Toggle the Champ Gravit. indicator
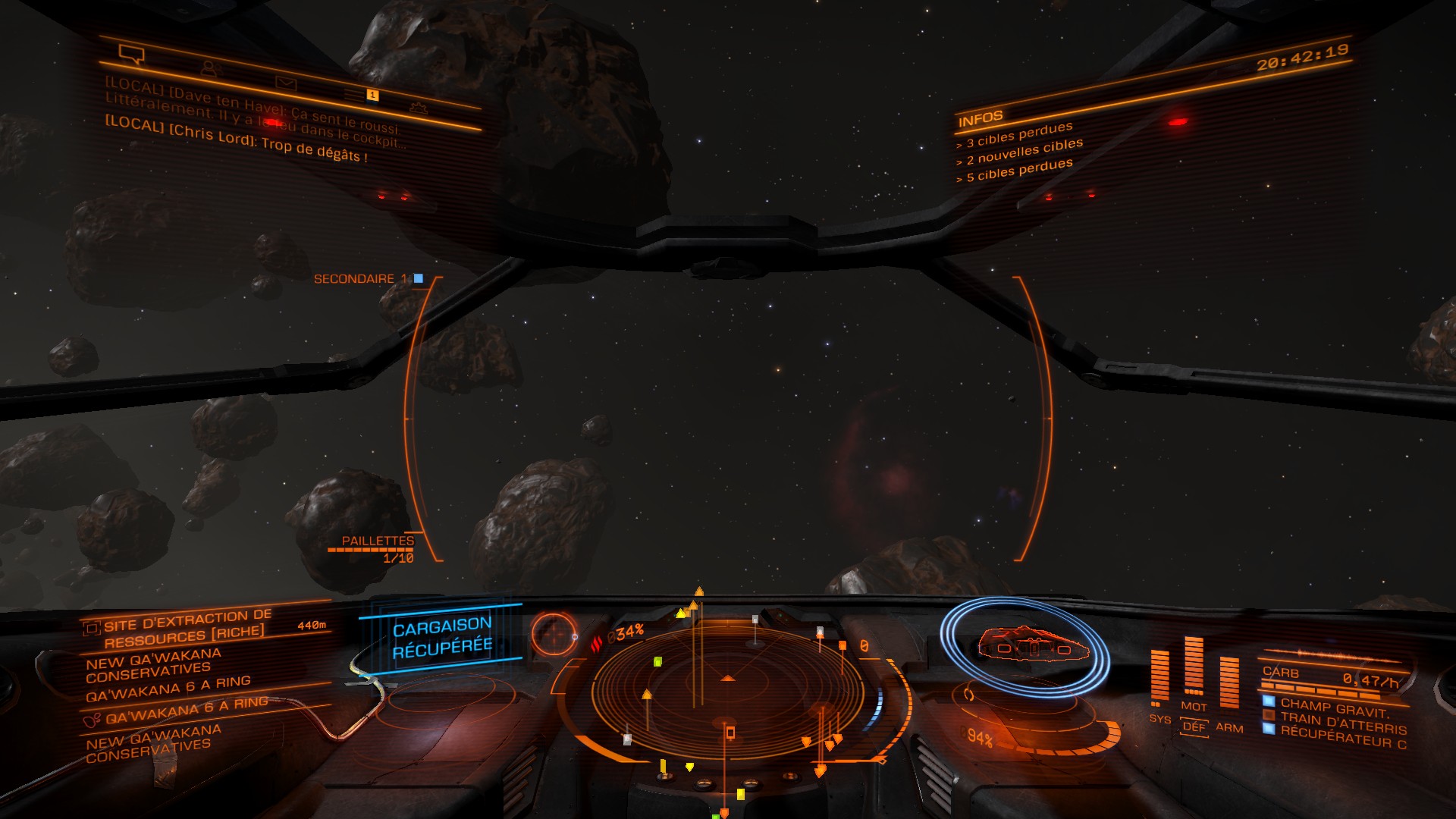 [1334, 708]
